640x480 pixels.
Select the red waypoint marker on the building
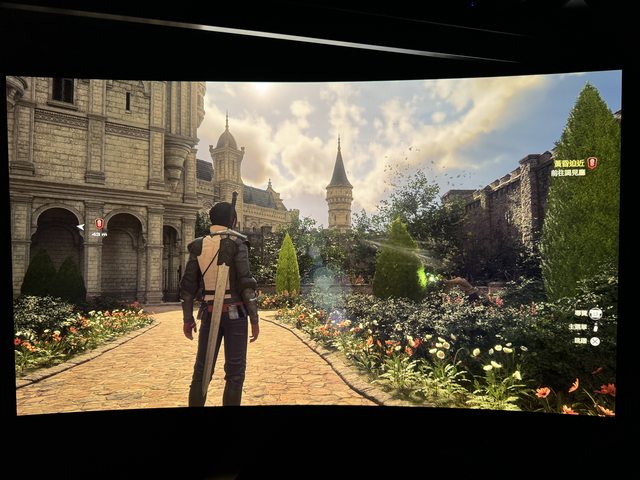coord(99,223)
